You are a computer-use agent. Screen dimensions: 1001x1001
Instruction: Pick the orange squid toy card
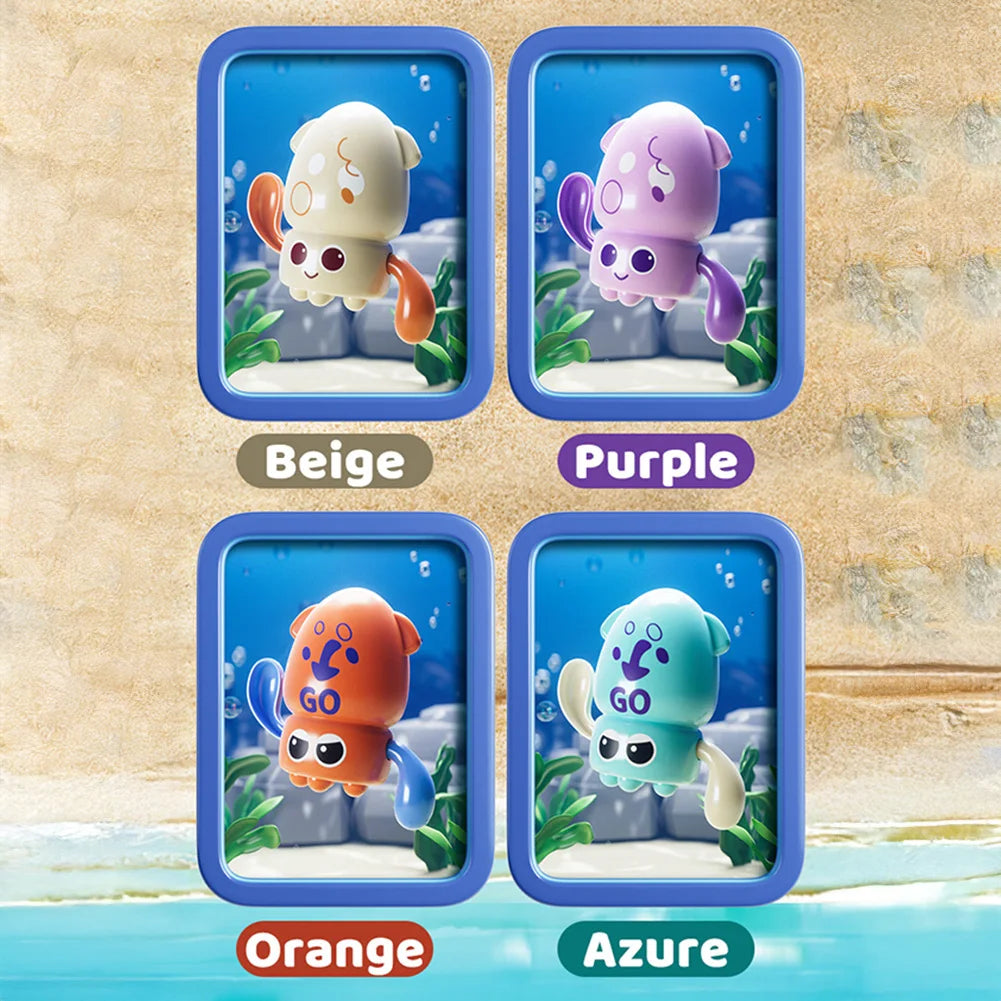click(345, 708)
